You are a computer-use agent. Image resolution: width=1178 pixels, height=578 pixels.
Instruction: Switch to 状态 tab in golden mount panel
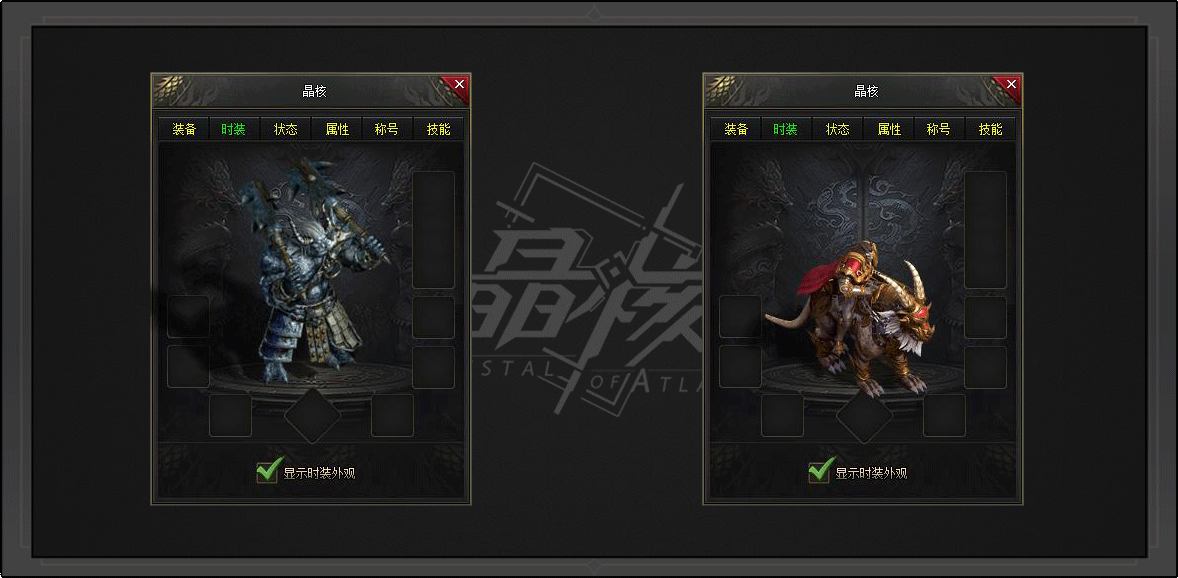pos(838,130)
